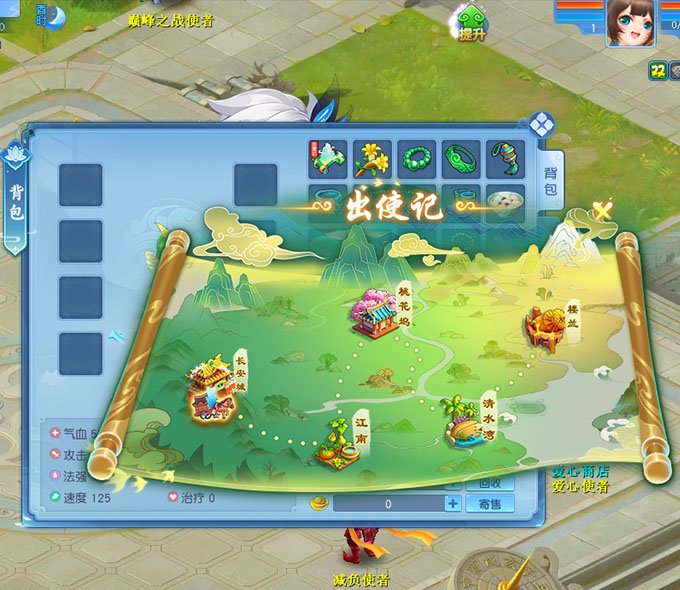
Task: Close the inventory panel with the diamond button
Action: pyautogui.click(x=542, y=125)
